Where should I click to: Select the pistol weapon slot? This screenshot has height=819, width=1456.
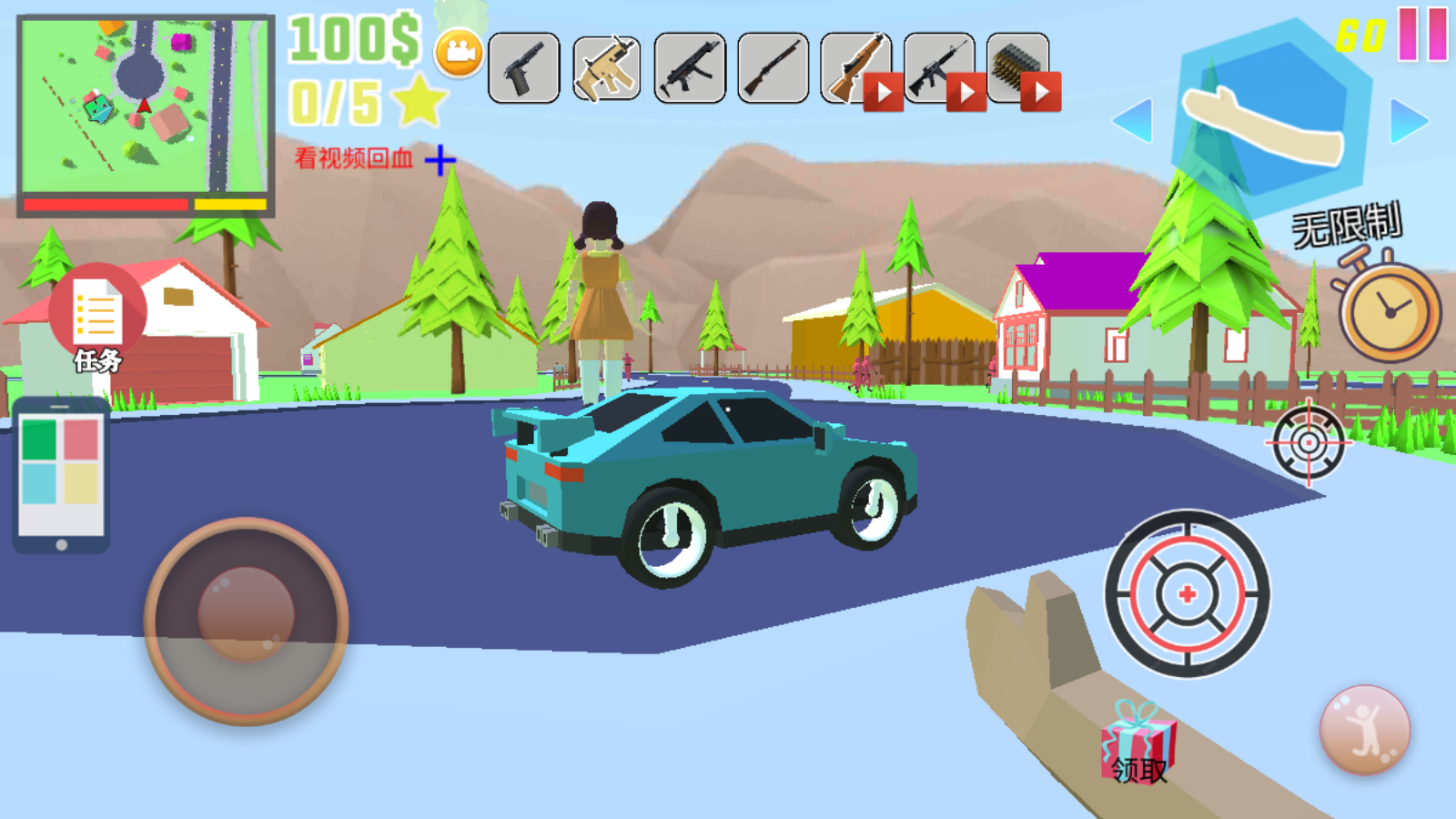point(523,68)
